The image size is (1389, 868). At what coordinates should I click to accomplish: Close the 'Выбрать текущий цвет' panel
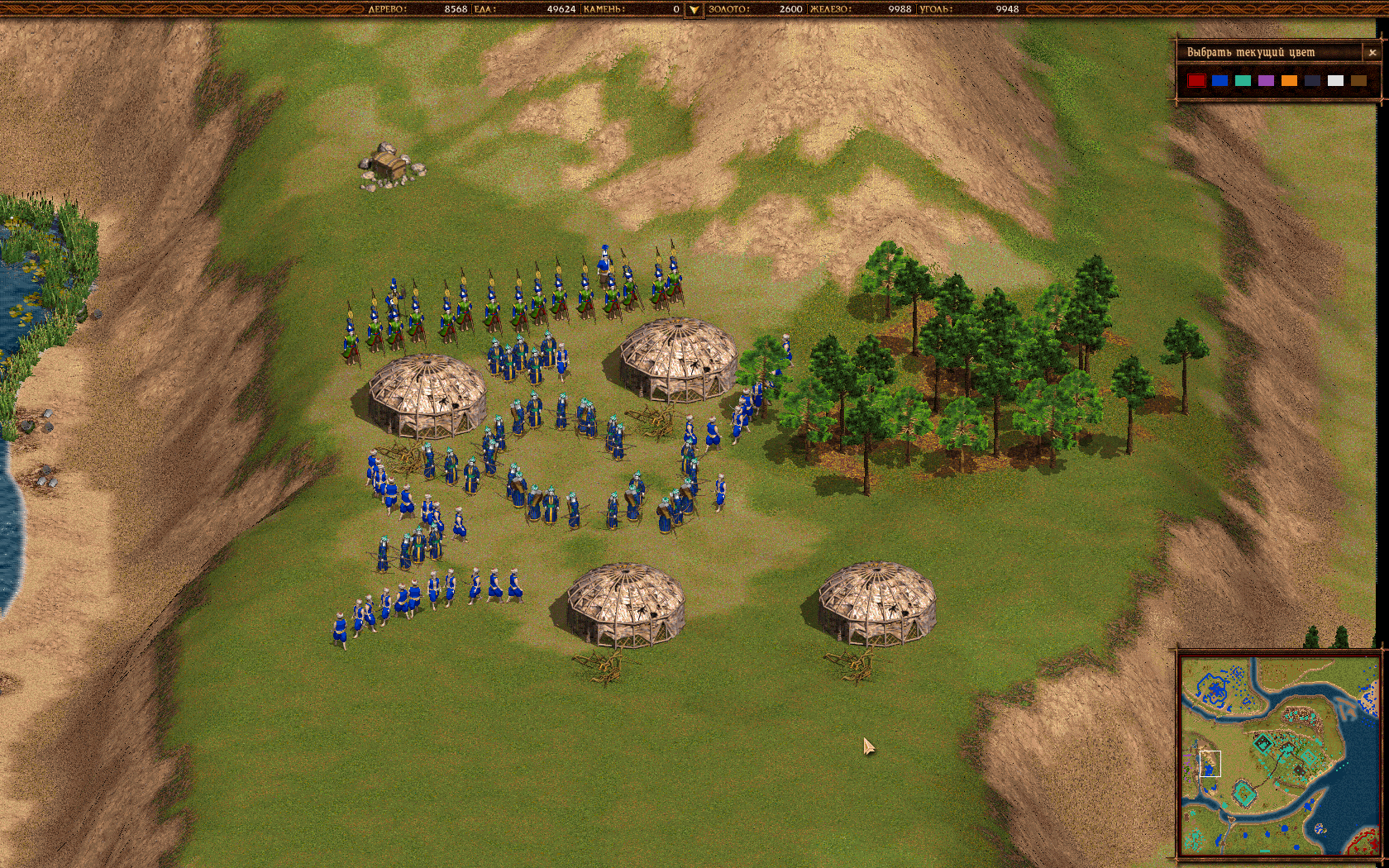(x=1372, y=52)
